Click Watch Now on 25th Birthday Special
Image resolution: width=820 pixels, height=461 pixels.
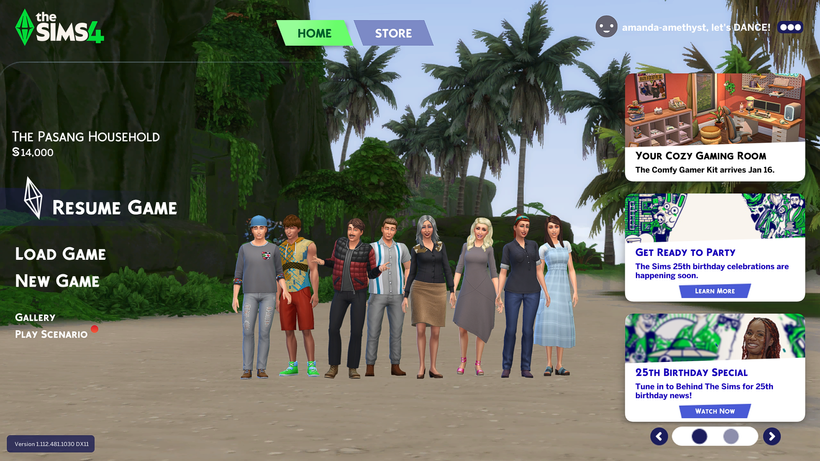(714, 411)
